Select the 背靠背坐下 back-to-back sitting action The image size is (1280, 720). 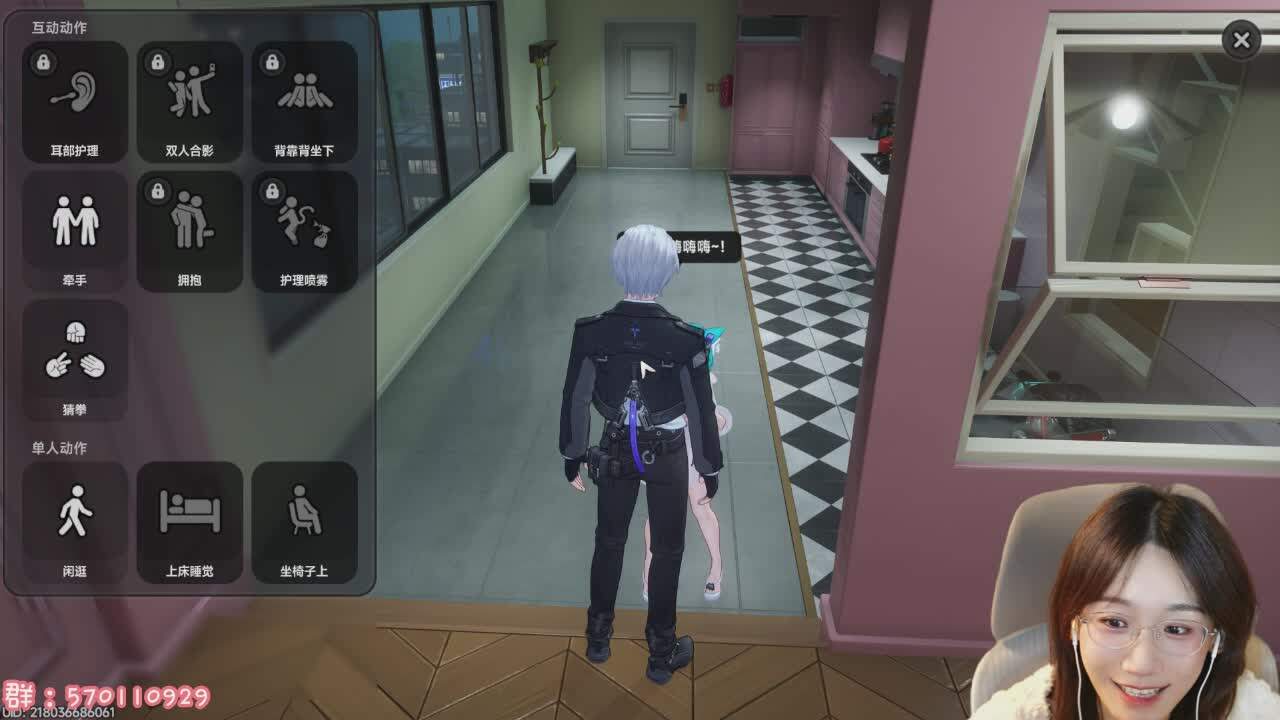(305, 102)
